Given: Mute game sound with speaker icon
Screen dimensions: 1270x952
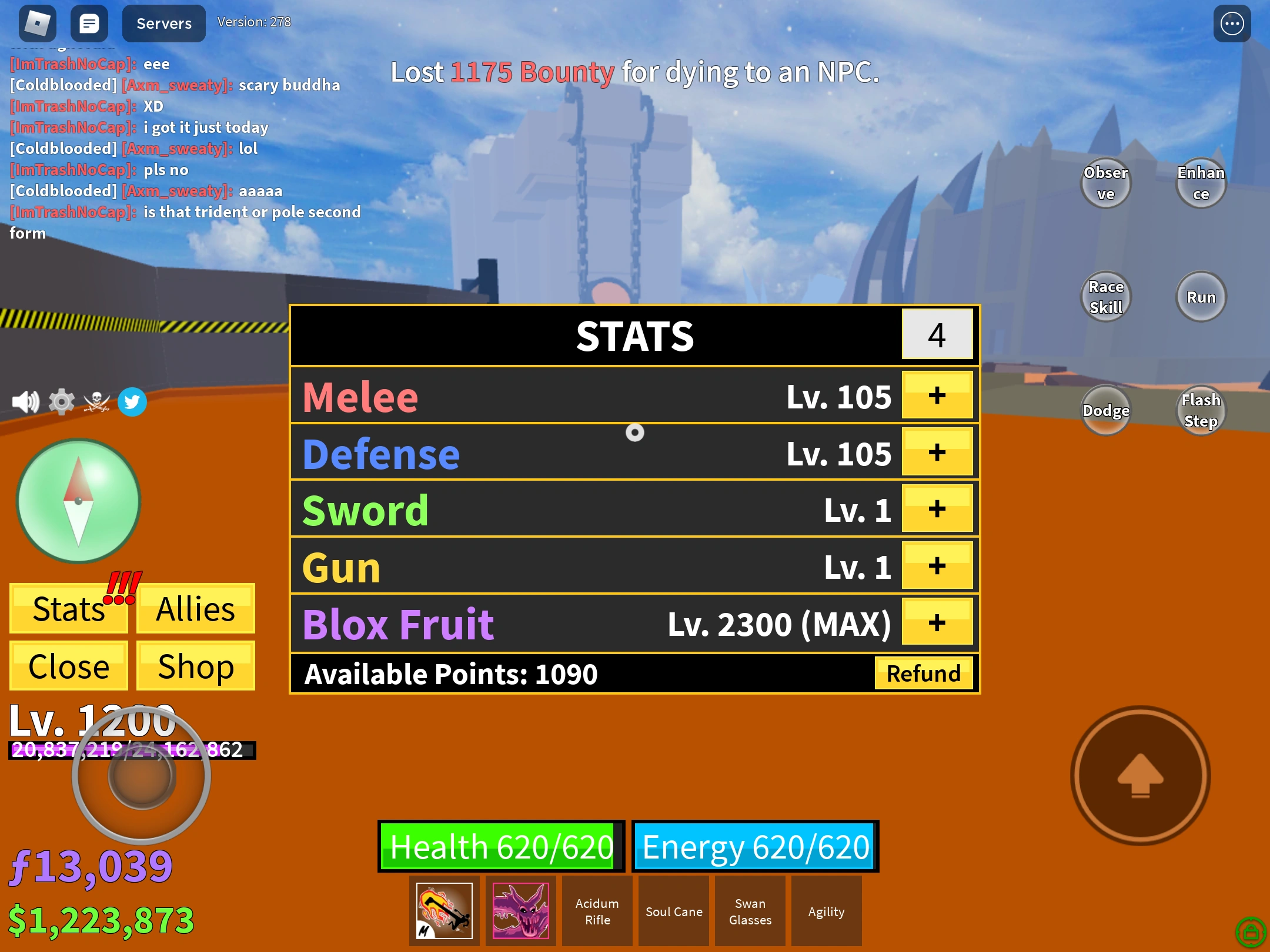Looking at the screenshot, I should pyautogui.click(x=25, y=401).
